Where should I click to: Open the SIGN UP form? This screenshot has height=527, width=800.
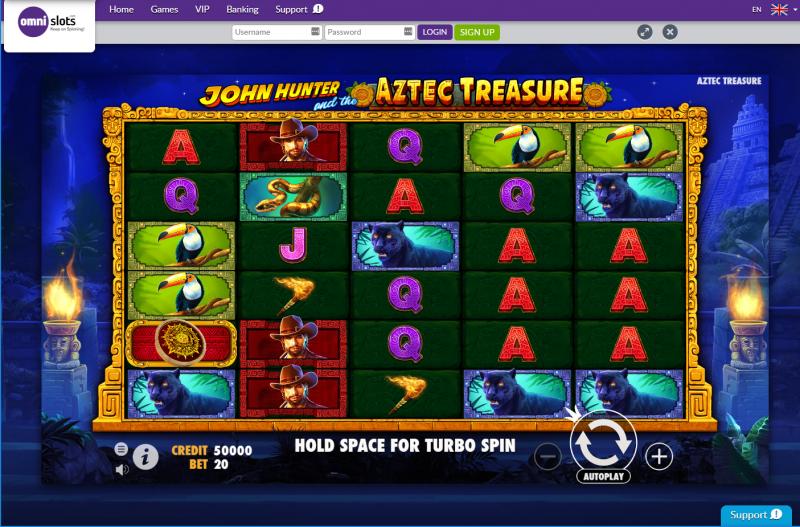pyautogui.click(x=477, y=32)
